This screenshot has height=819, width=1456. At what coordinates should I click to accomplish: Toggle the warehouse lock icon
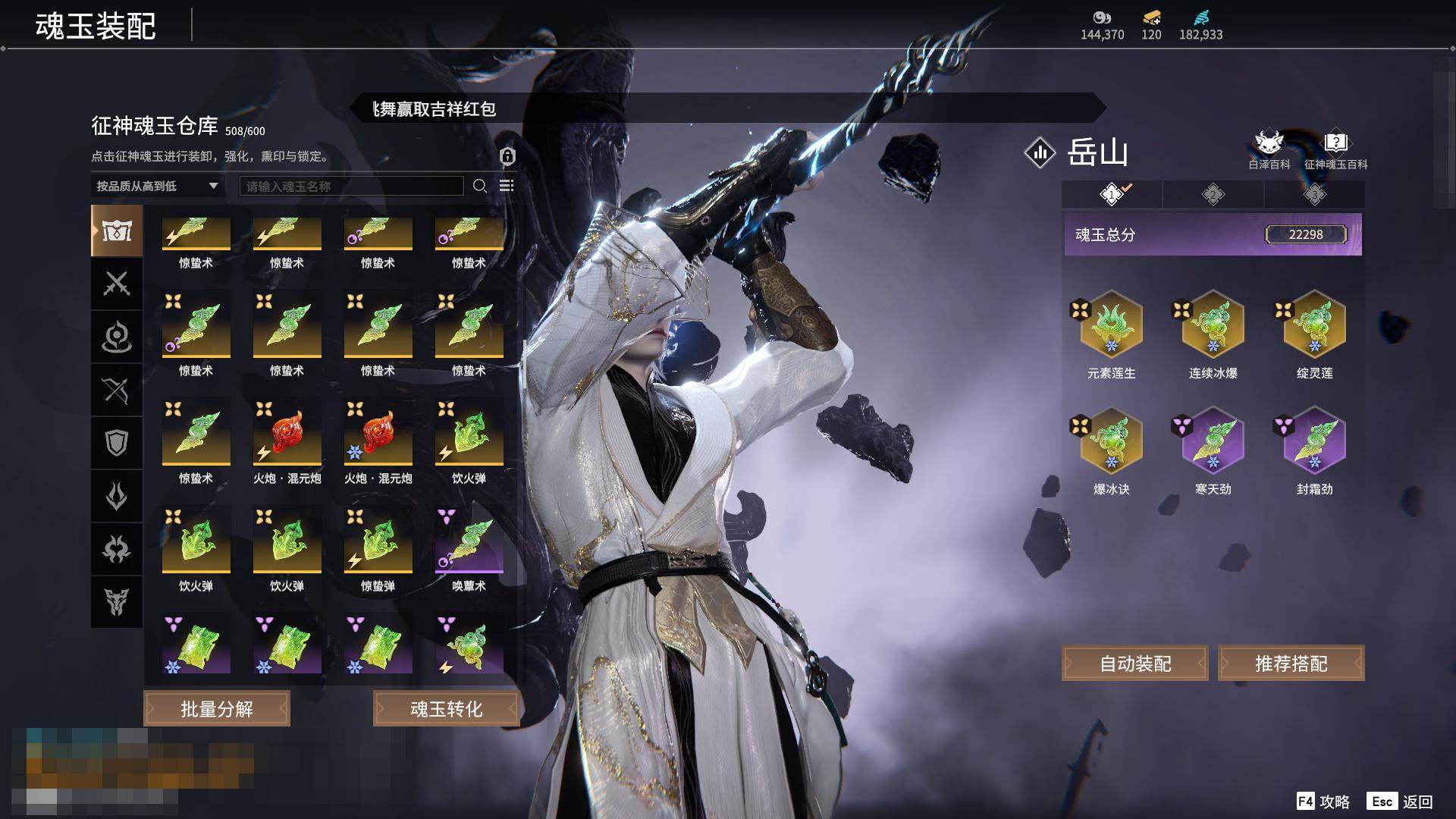point(507,156)
